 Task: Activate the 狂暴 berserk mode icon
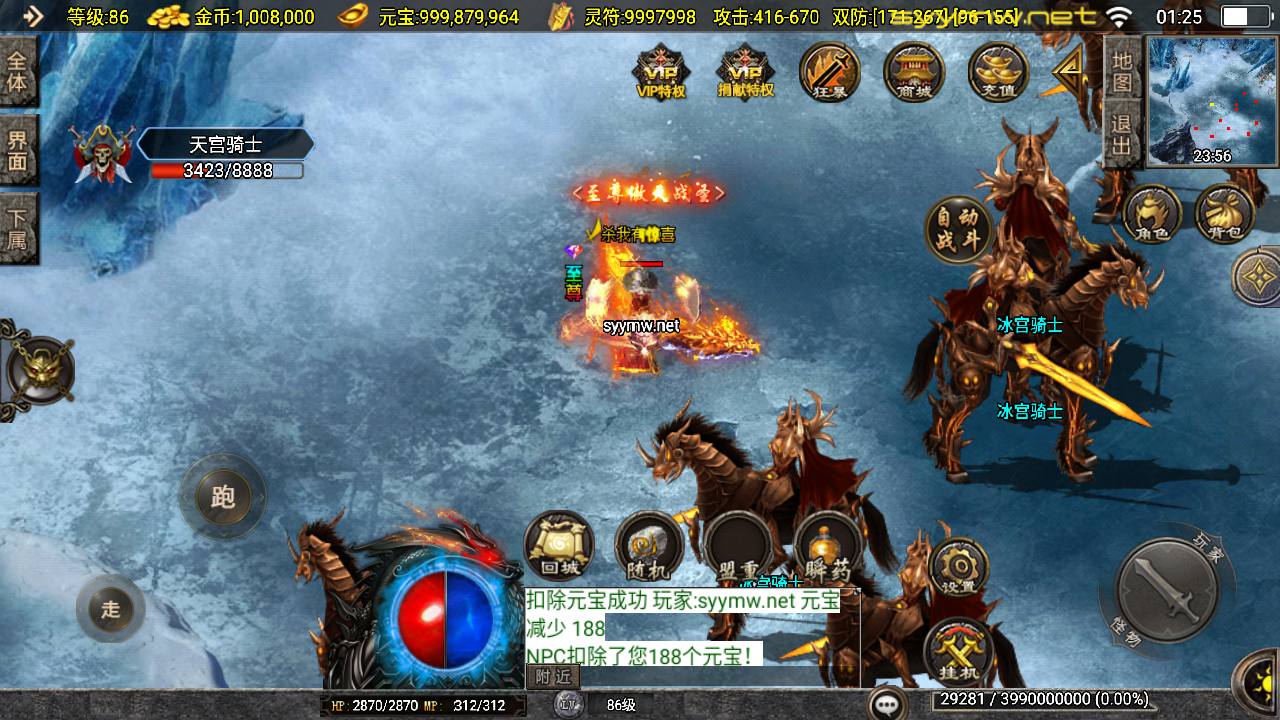pos(830,72)
